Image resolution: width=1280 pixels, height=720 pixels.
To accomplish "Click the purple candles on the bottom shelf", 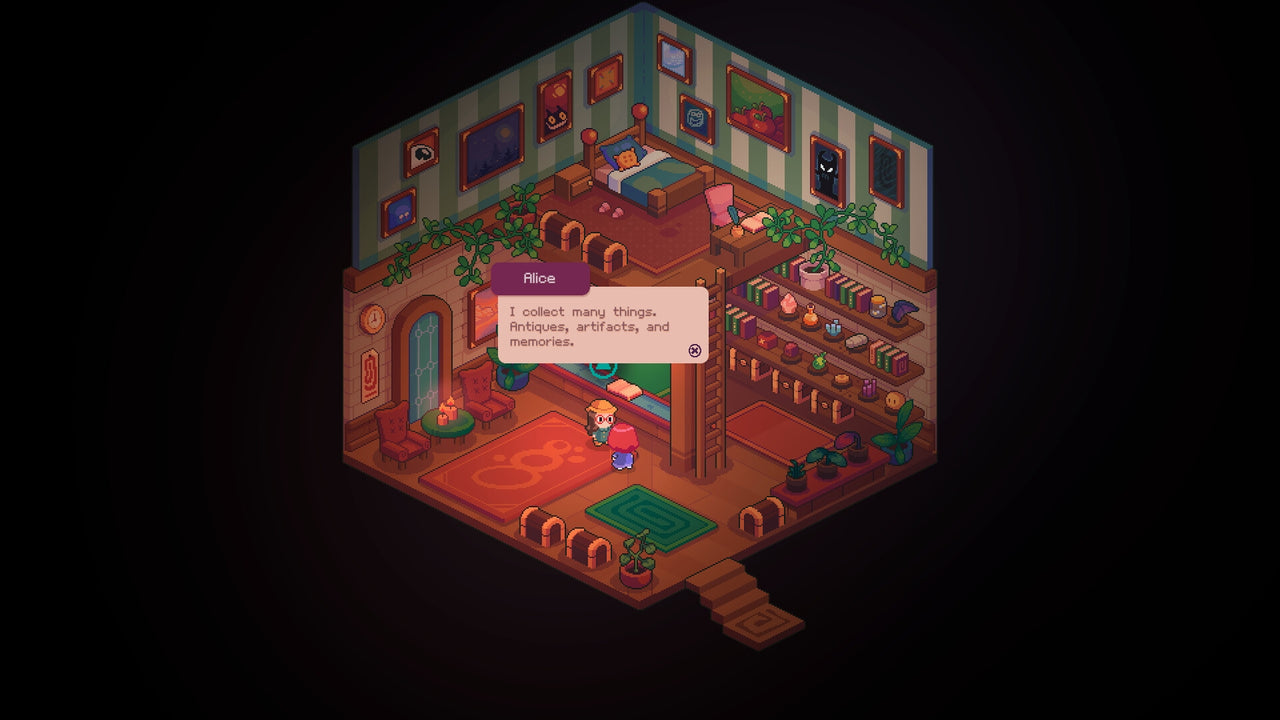I will point(869,386).
